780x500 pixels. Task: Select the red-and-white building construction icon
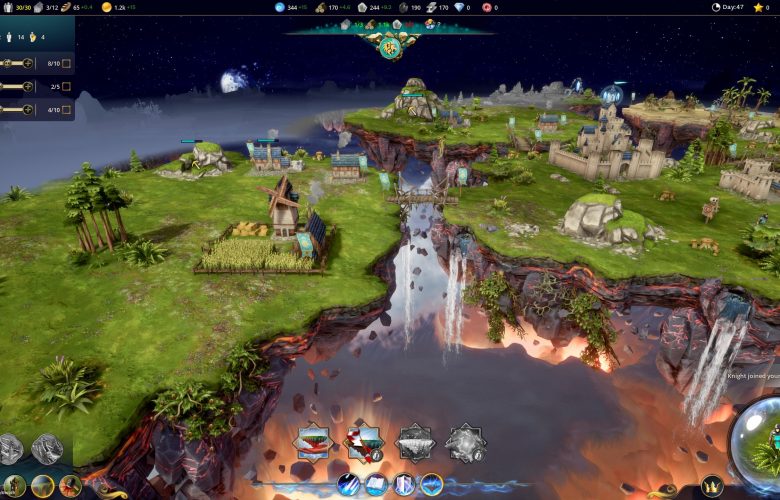363,442
